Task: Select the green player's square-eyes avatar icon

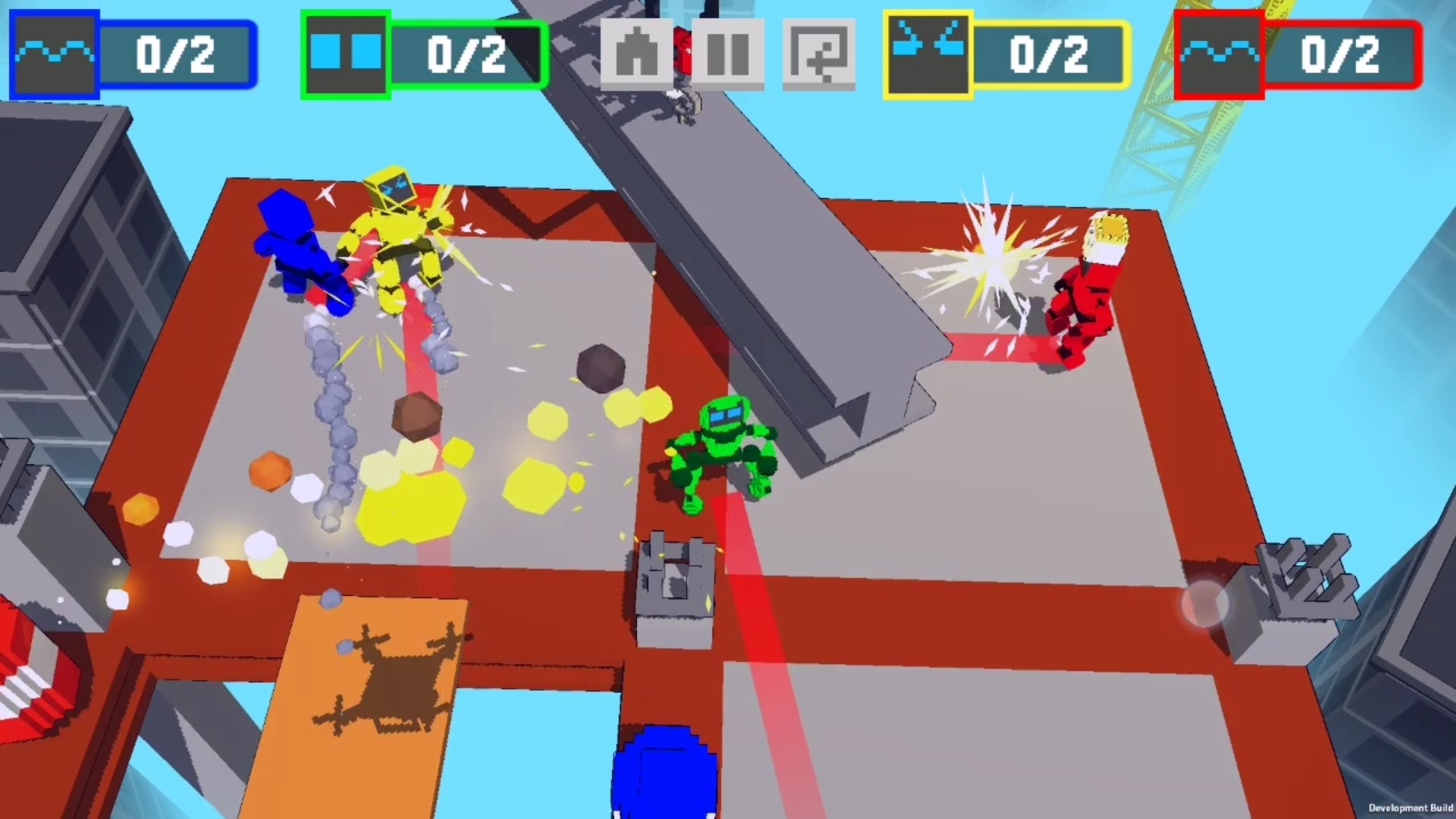Action: [345, 53]
